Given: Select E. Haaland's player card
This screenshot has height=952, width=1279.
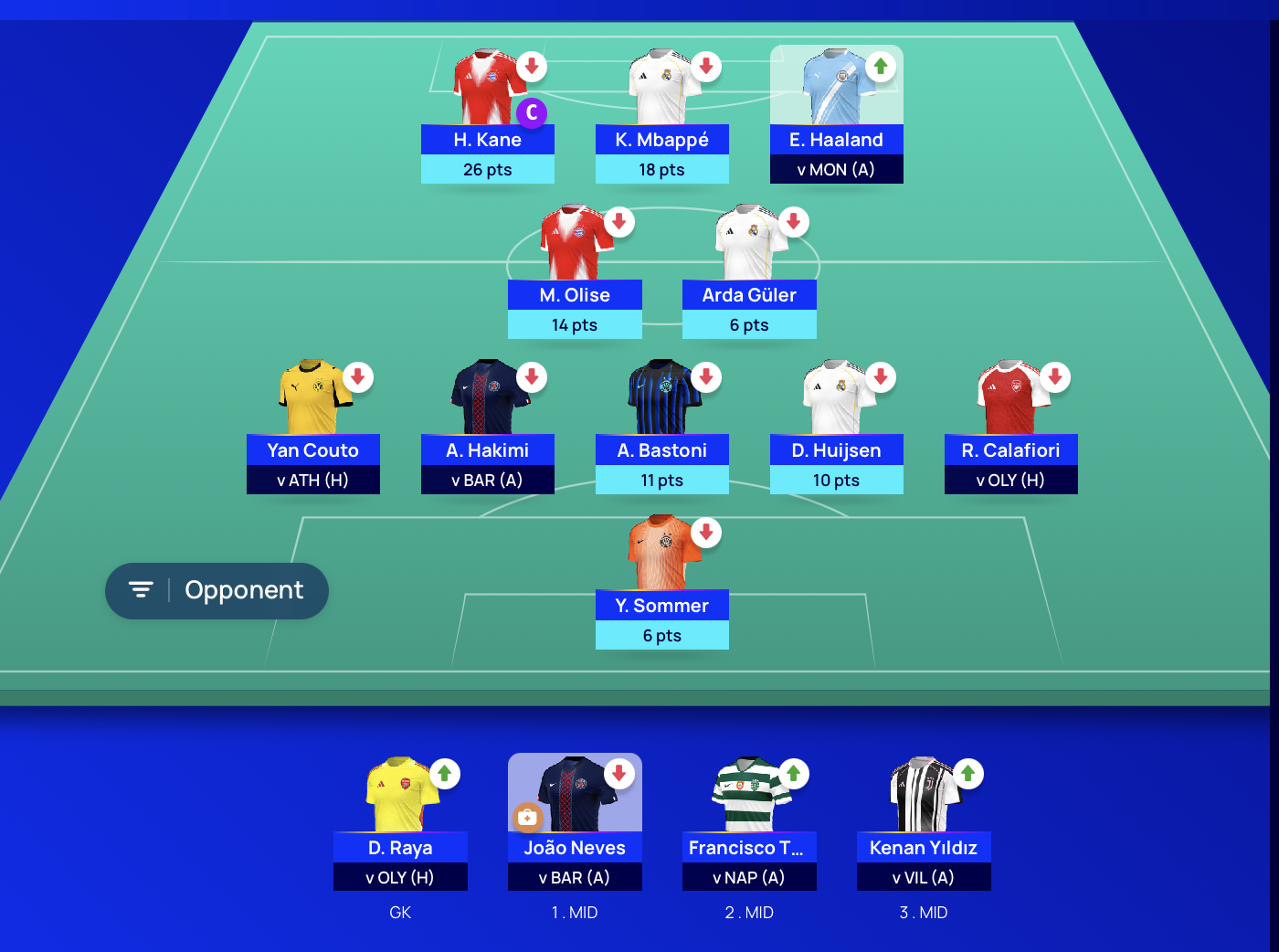Looking at the screenshot, I should click(x=836, y=140).
